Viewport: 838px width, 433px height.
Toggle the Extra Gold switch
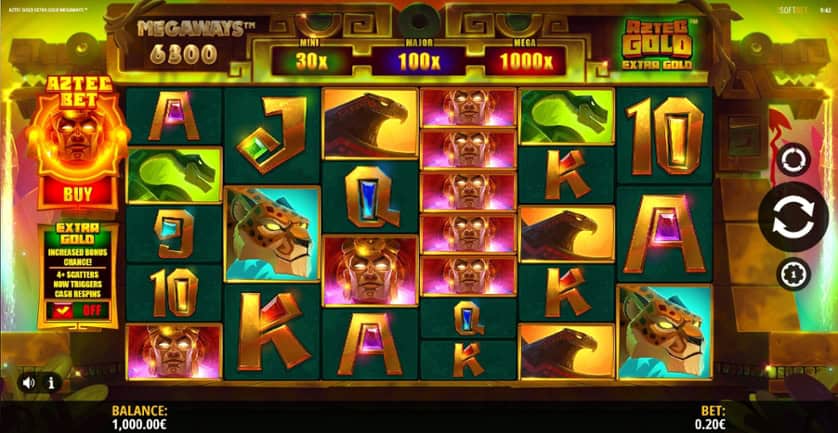76,312
